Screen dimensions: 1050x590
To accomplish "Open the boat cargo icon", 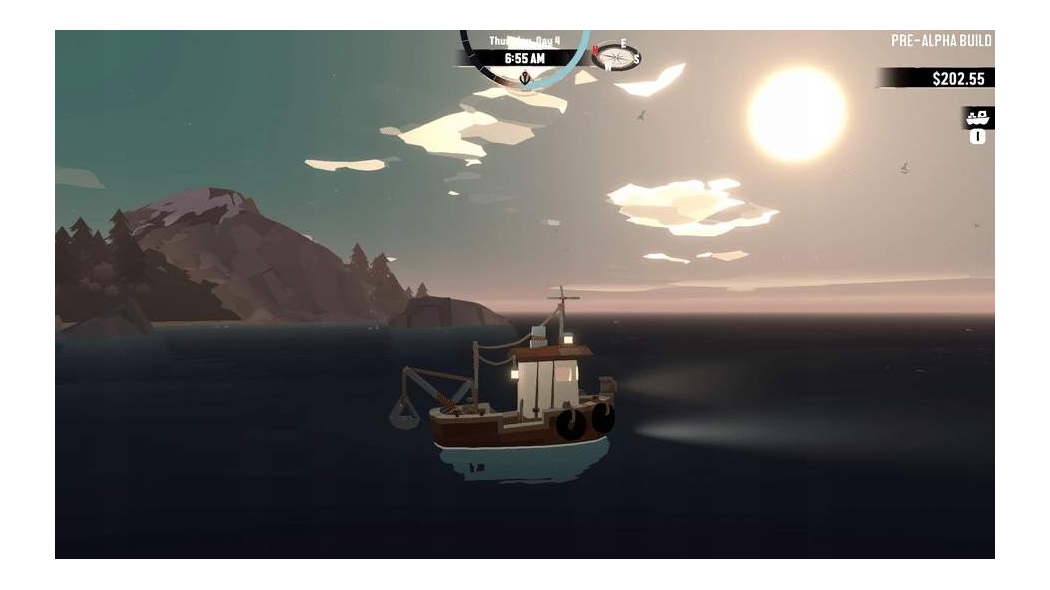I will 977,118.
